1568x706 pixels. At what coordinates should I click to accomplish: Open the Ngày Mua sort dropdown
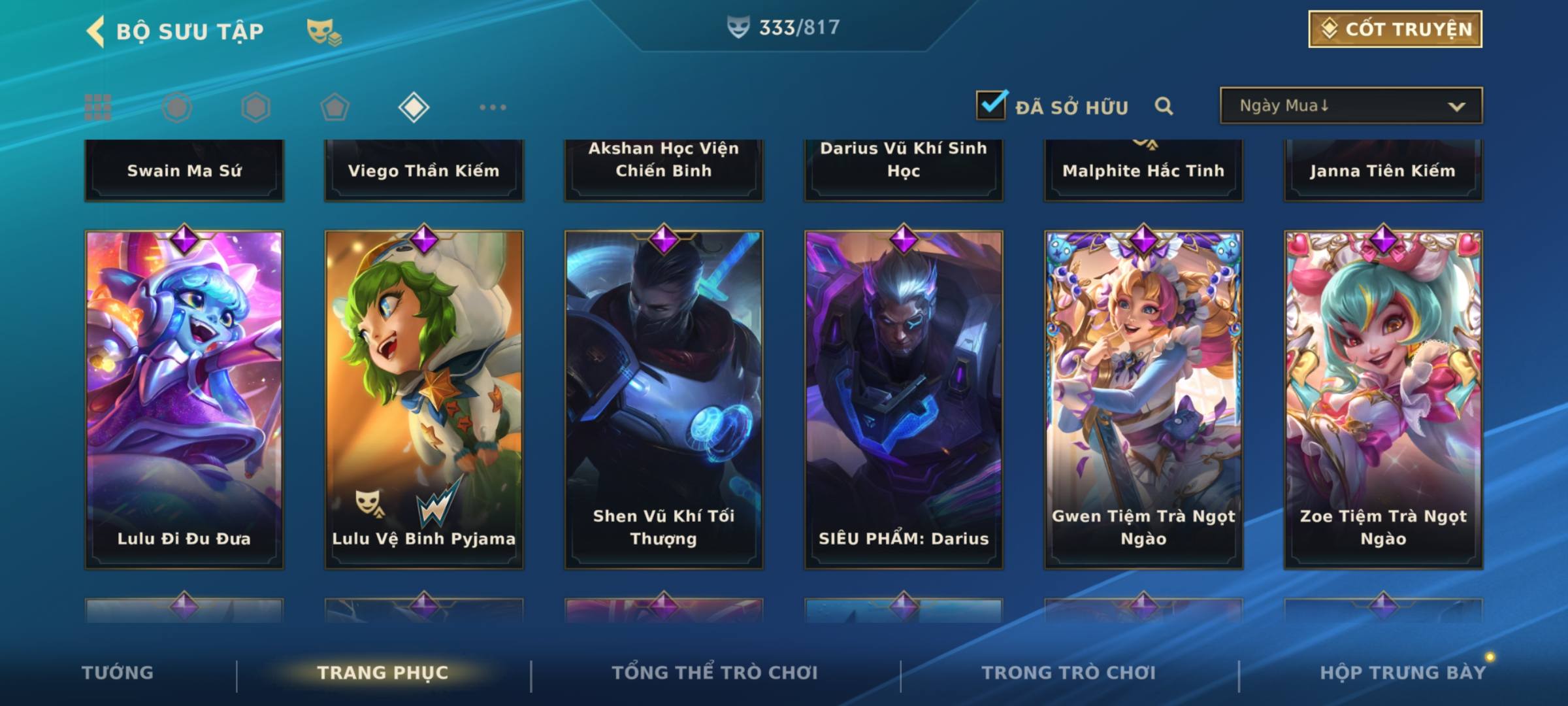pyautogui.click(x=1350, y=106)
